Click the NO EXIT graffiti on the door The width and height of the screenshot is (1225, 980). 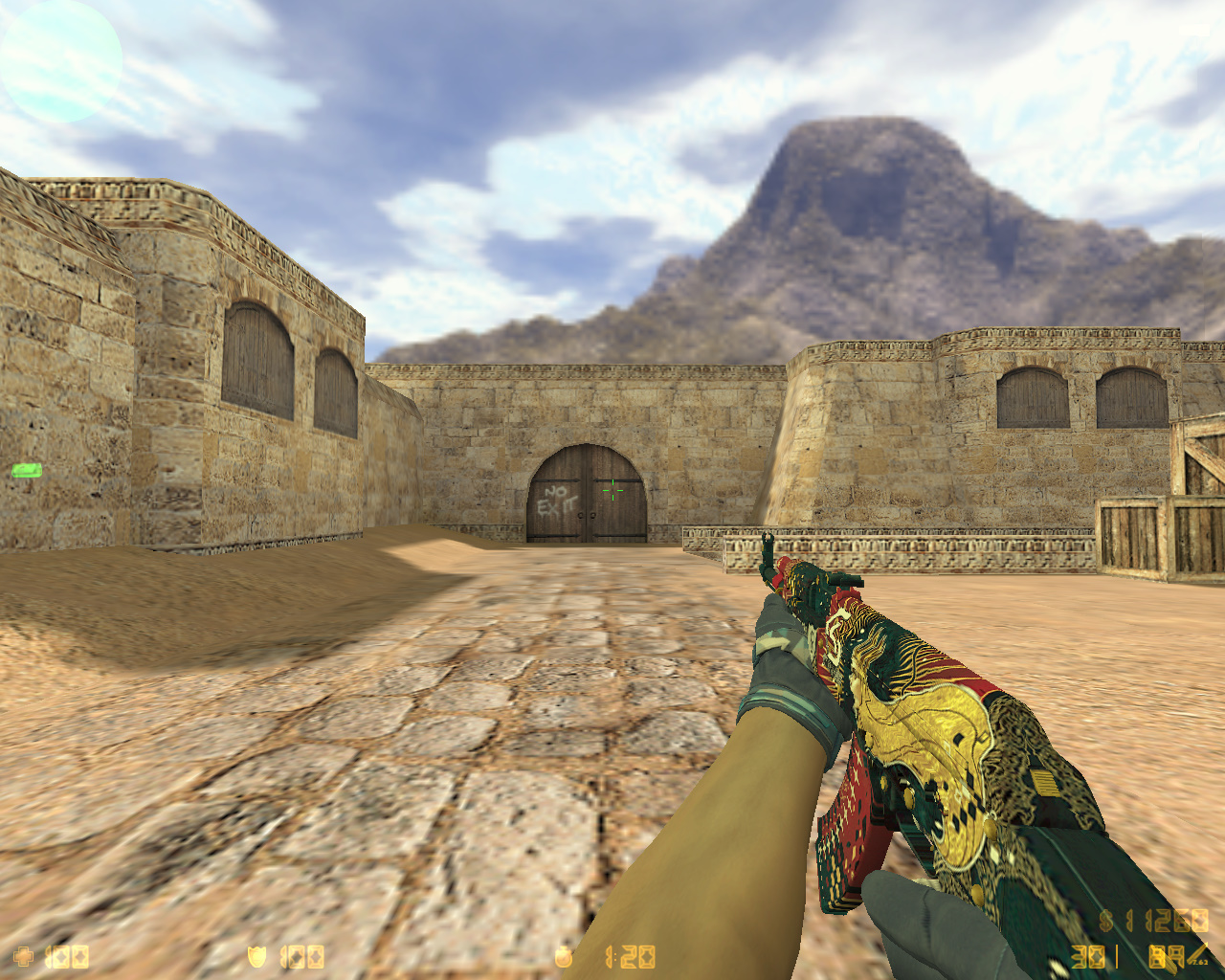click(x=557, y=498)
